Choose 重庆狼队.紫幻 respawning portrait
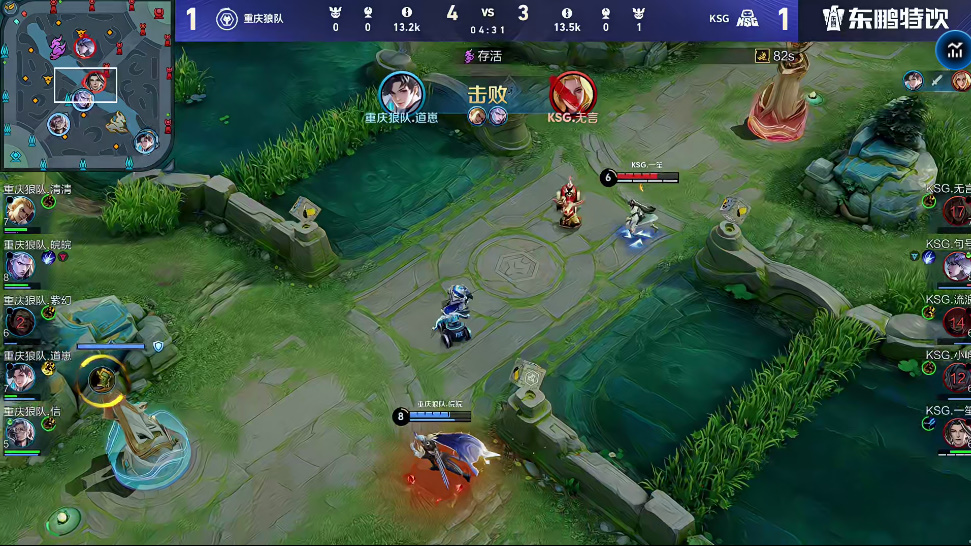971x546 pixels. (x=20, y=321)
